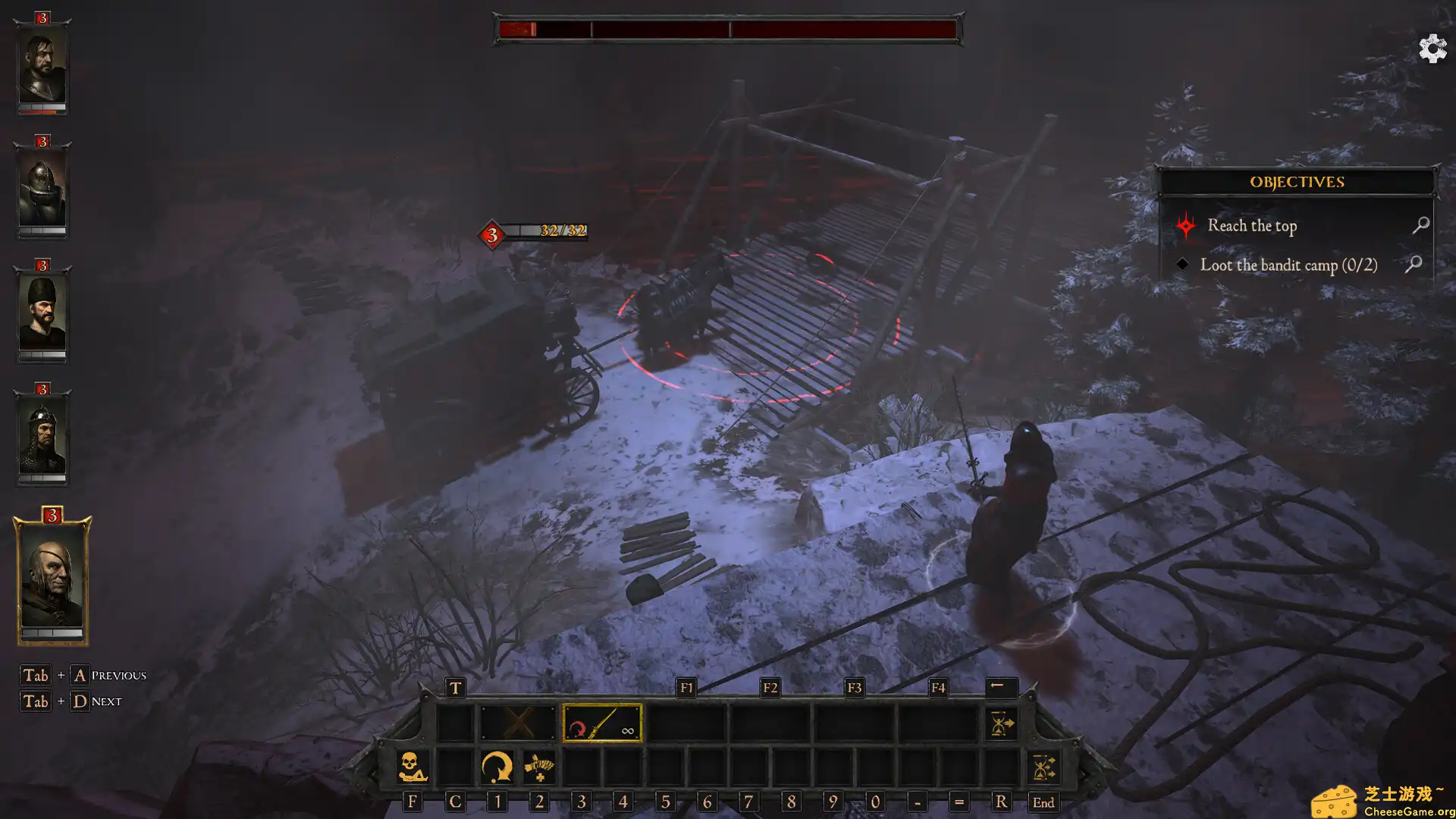Screen dimensions: 1456x819
Task: Click the Objectives panel title bar
Action: pos(1297,181)
